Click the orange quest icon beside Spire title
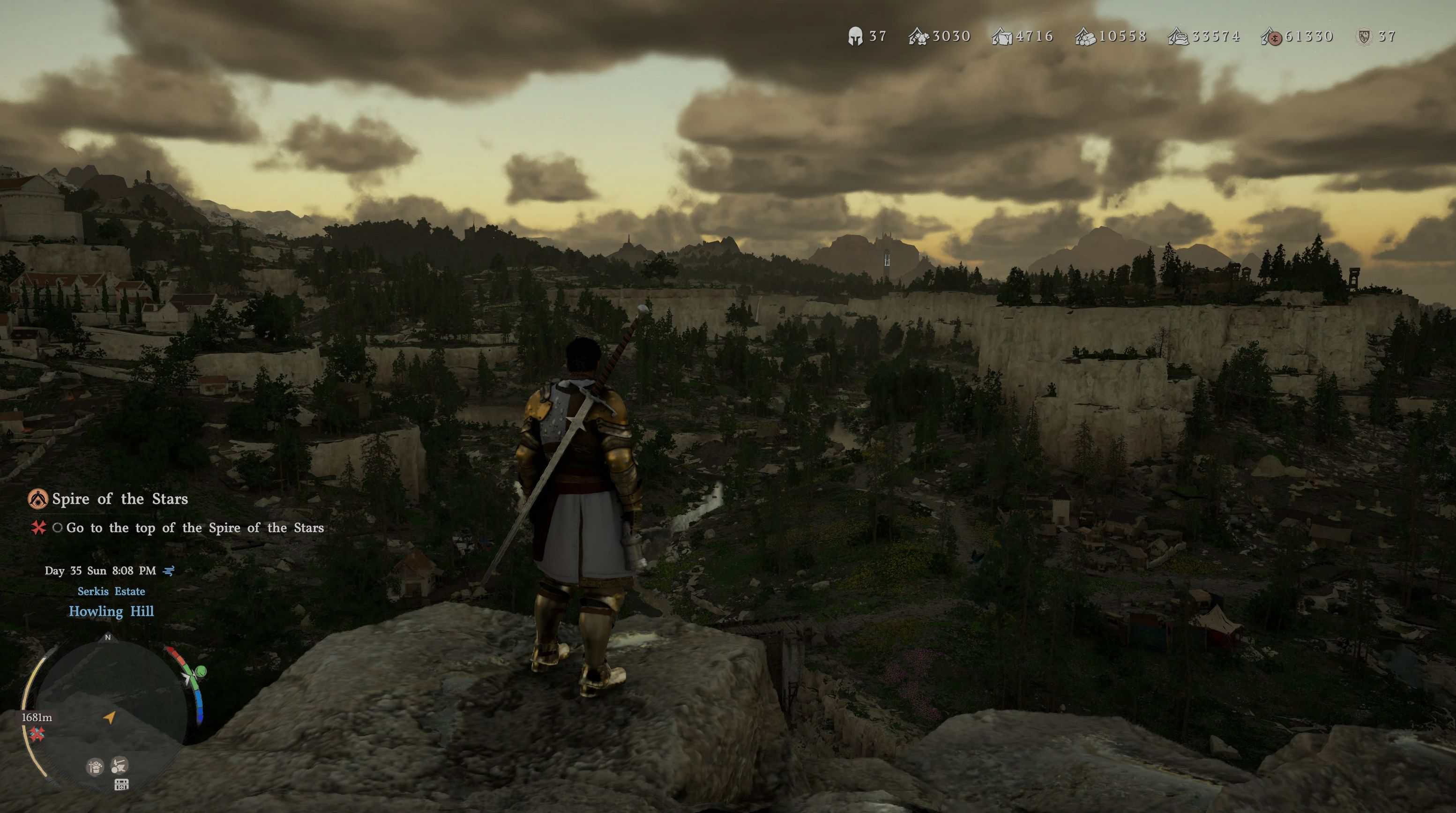 [x=38, y=499]
